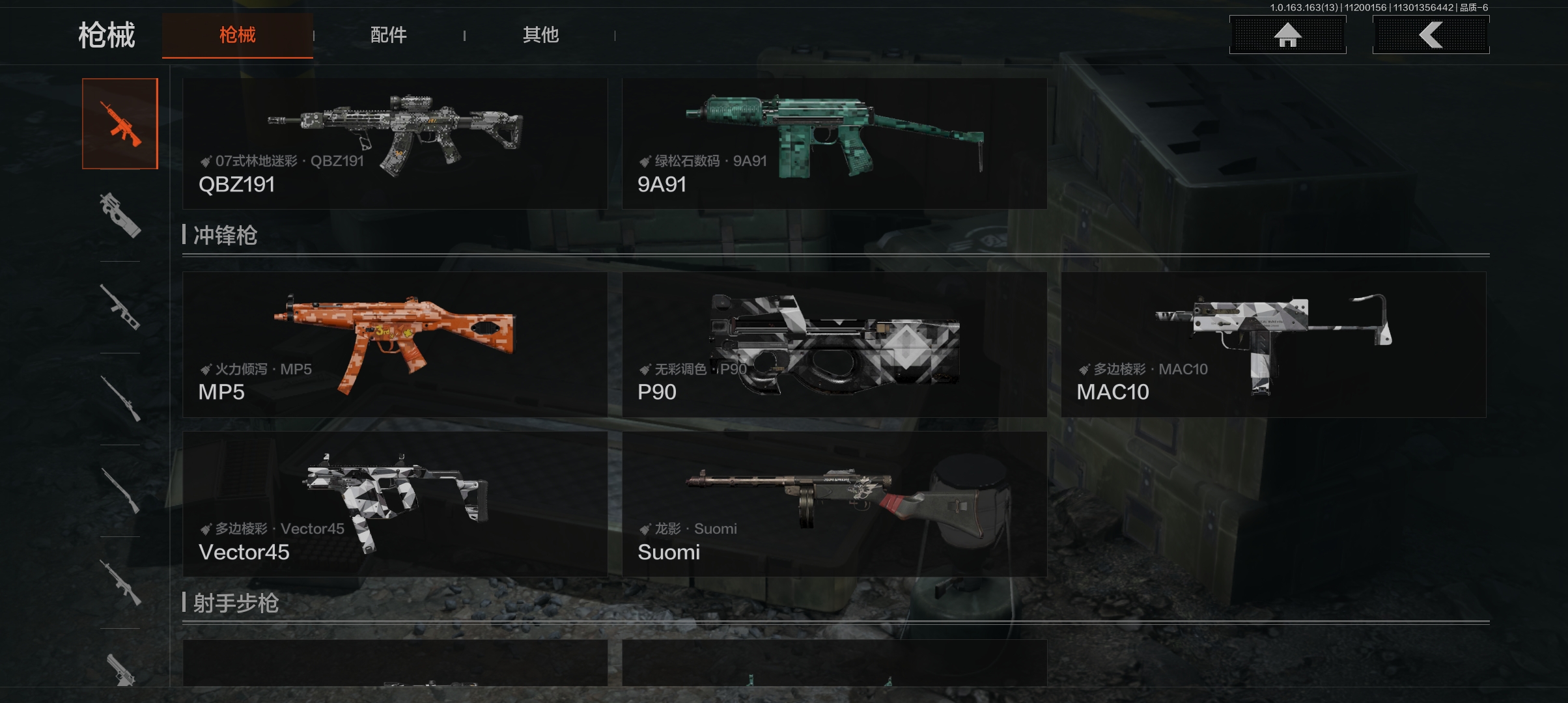Choose the MAC10 weapon card
The height and width of the screenshot is (703, 1568).
click(x=1273, y=344)
